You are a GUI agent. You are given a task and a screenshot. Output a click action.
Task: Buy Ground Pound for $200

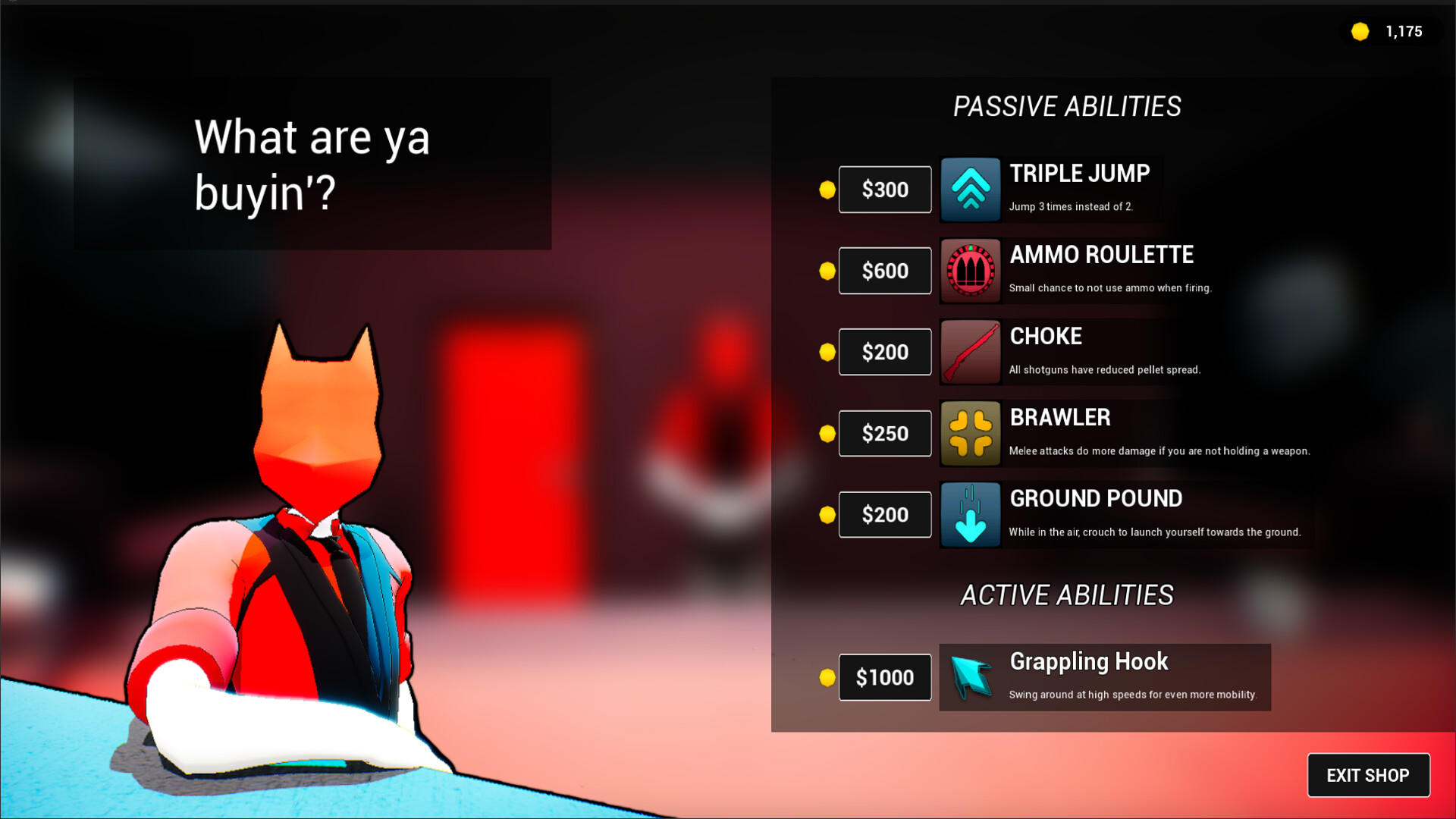(x=884, y=515)
